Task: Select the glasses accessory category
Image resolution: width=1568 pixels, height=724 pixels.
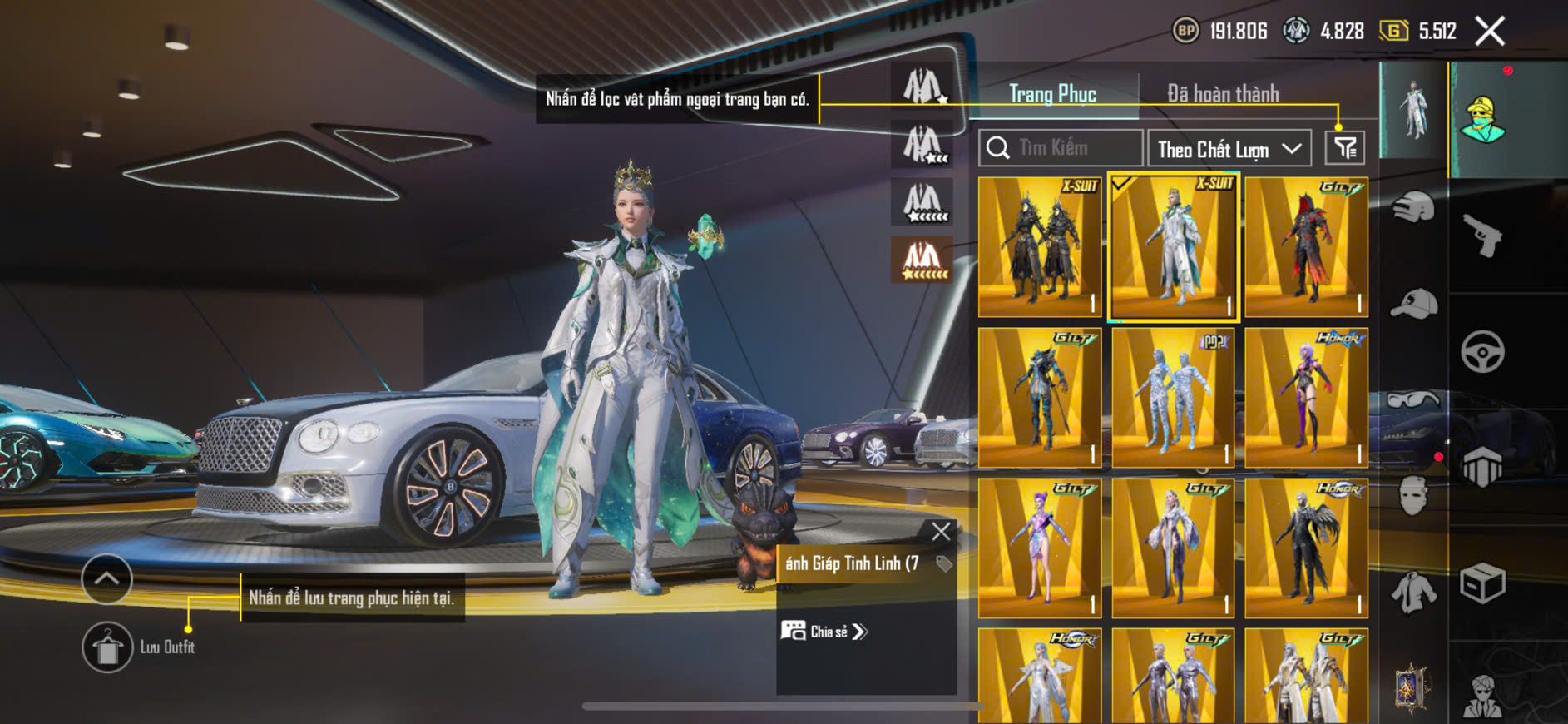Action: 1413,400
